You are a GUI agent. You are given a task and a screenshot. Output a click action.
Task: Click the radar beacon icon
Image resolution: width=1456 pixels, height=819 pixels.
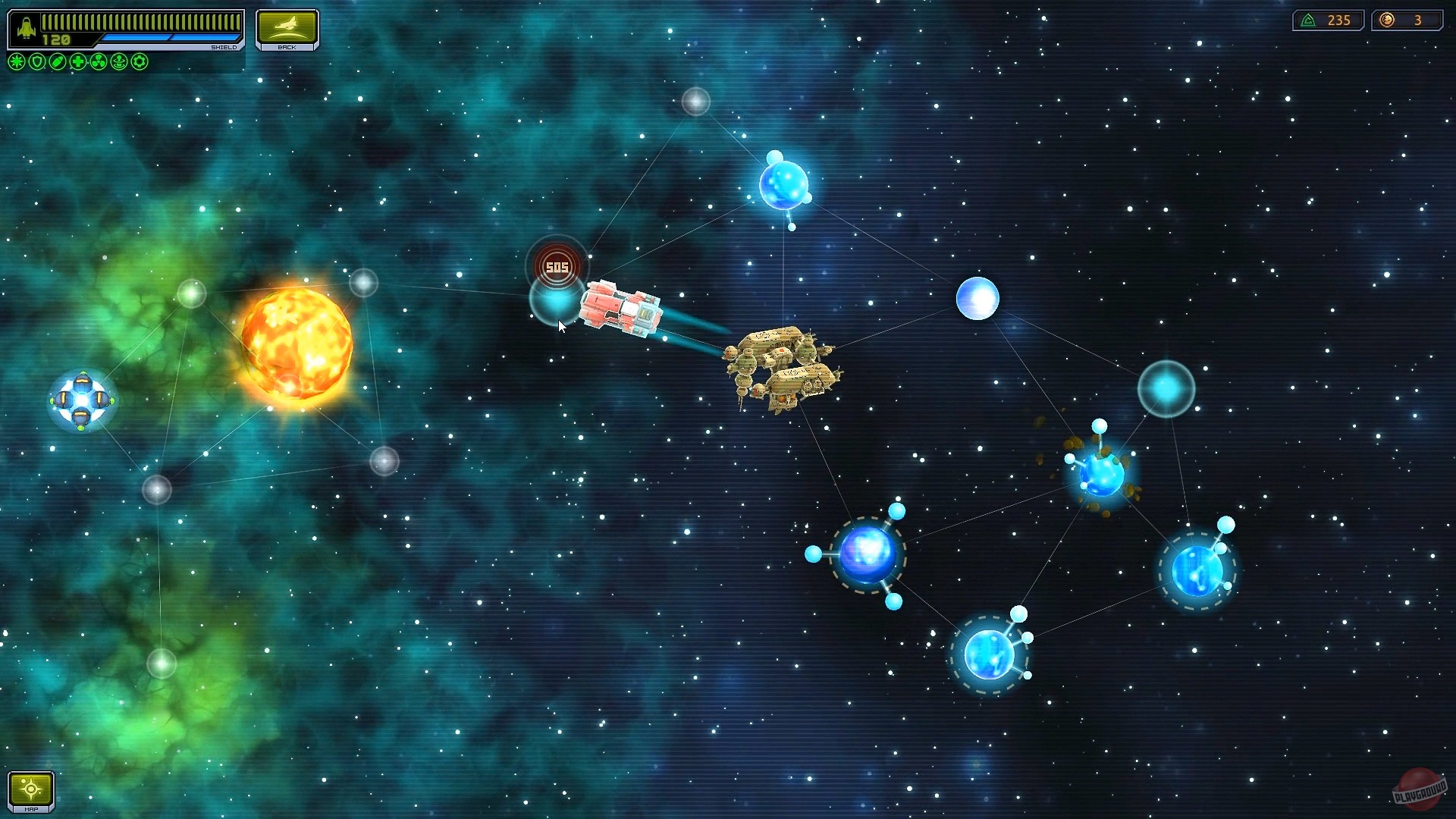118,61
